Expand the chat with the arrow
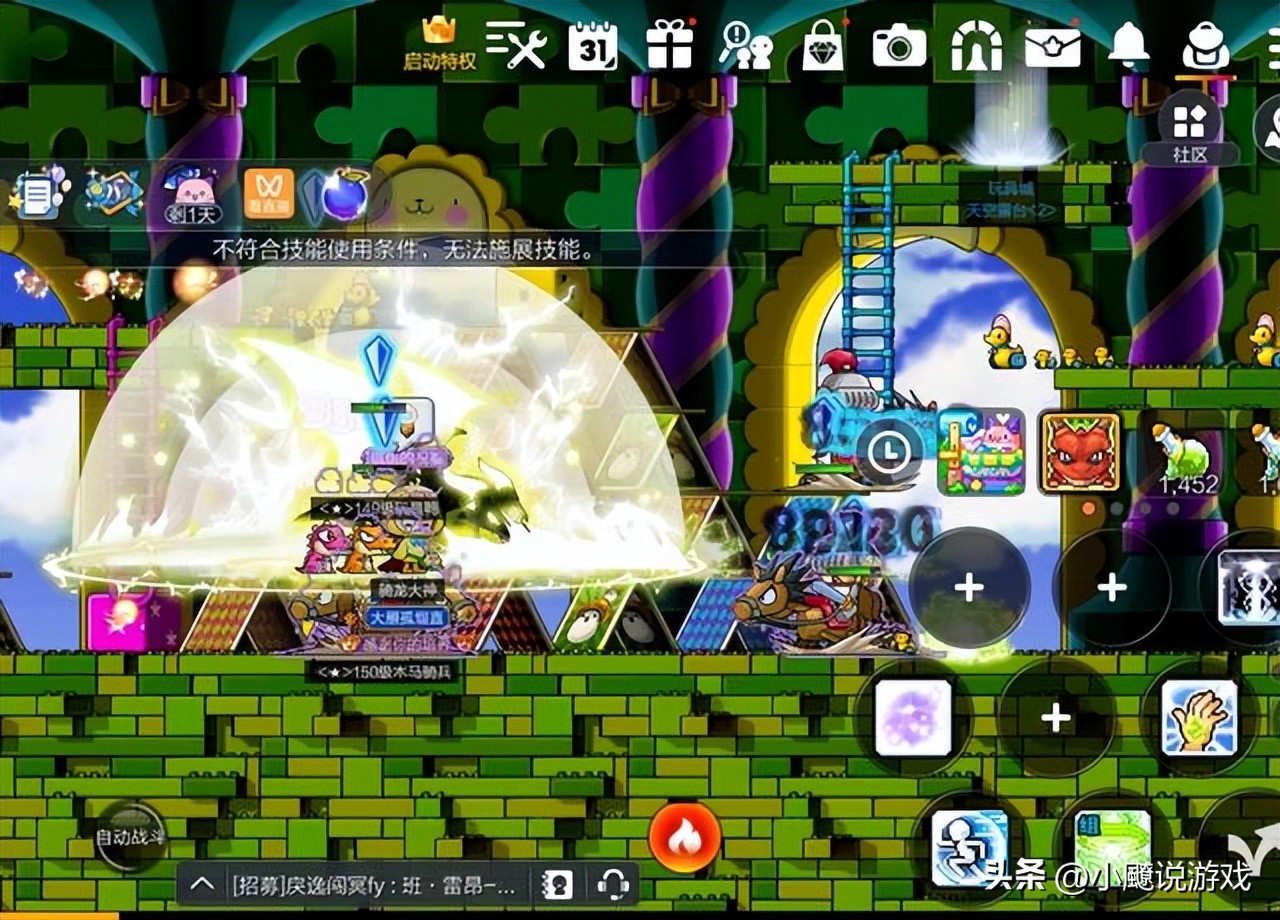This screenshot has height=920, width=1280. pos(202,884)
